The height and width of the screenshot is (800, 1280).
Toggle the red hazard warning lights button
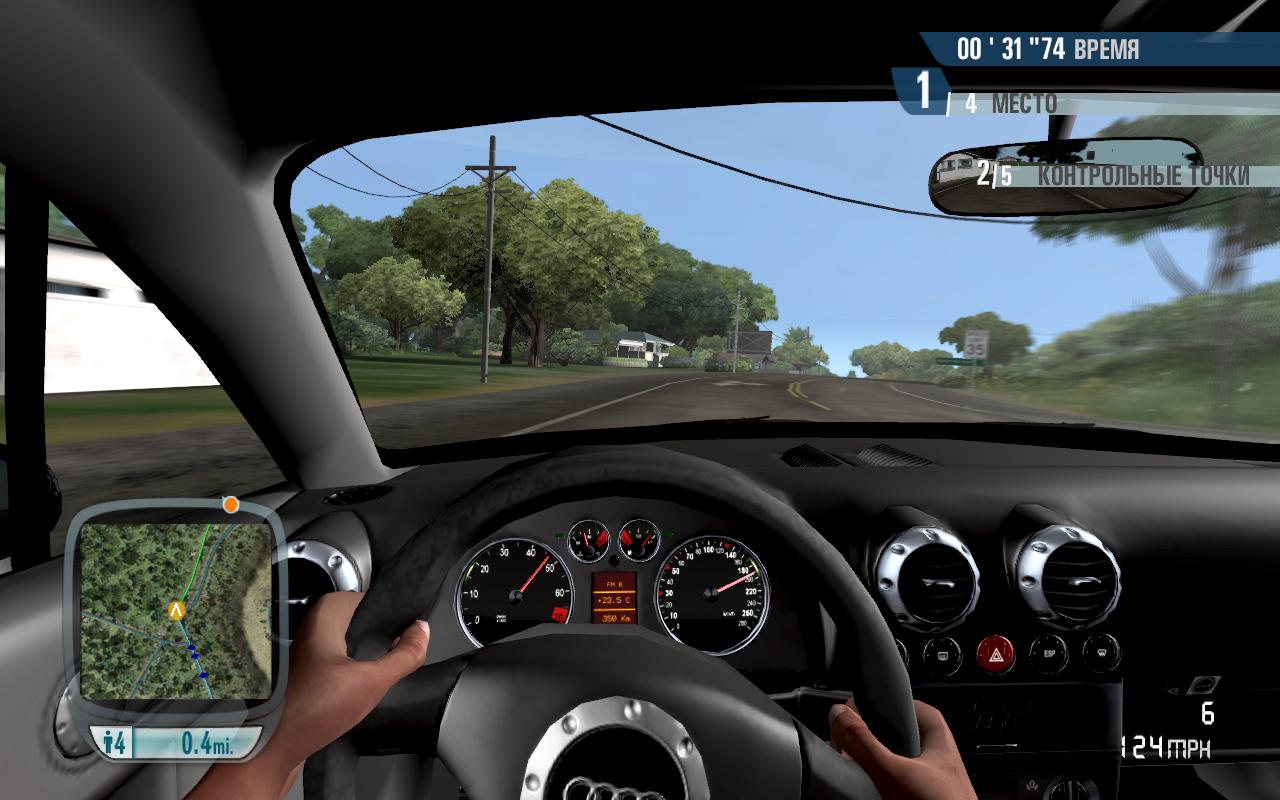pos(996,654)
